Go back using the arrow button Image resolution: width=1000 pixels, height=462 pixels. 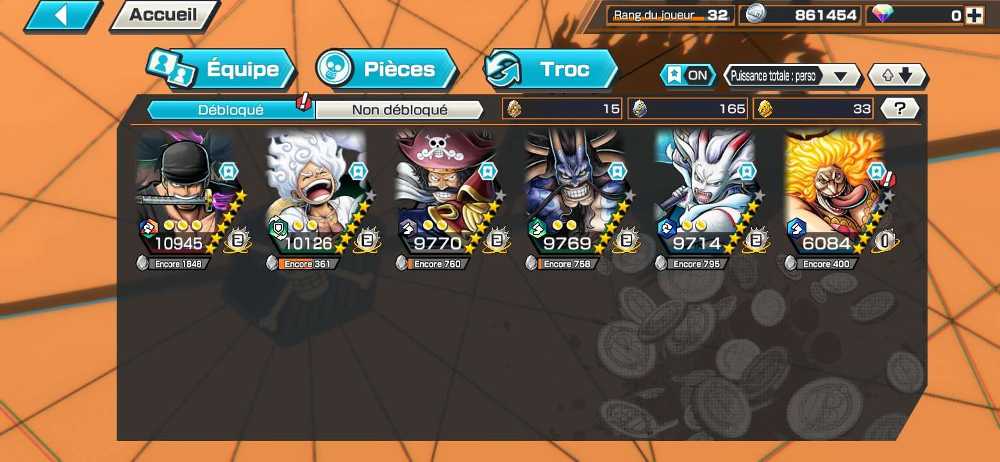(x=62, y=15)
